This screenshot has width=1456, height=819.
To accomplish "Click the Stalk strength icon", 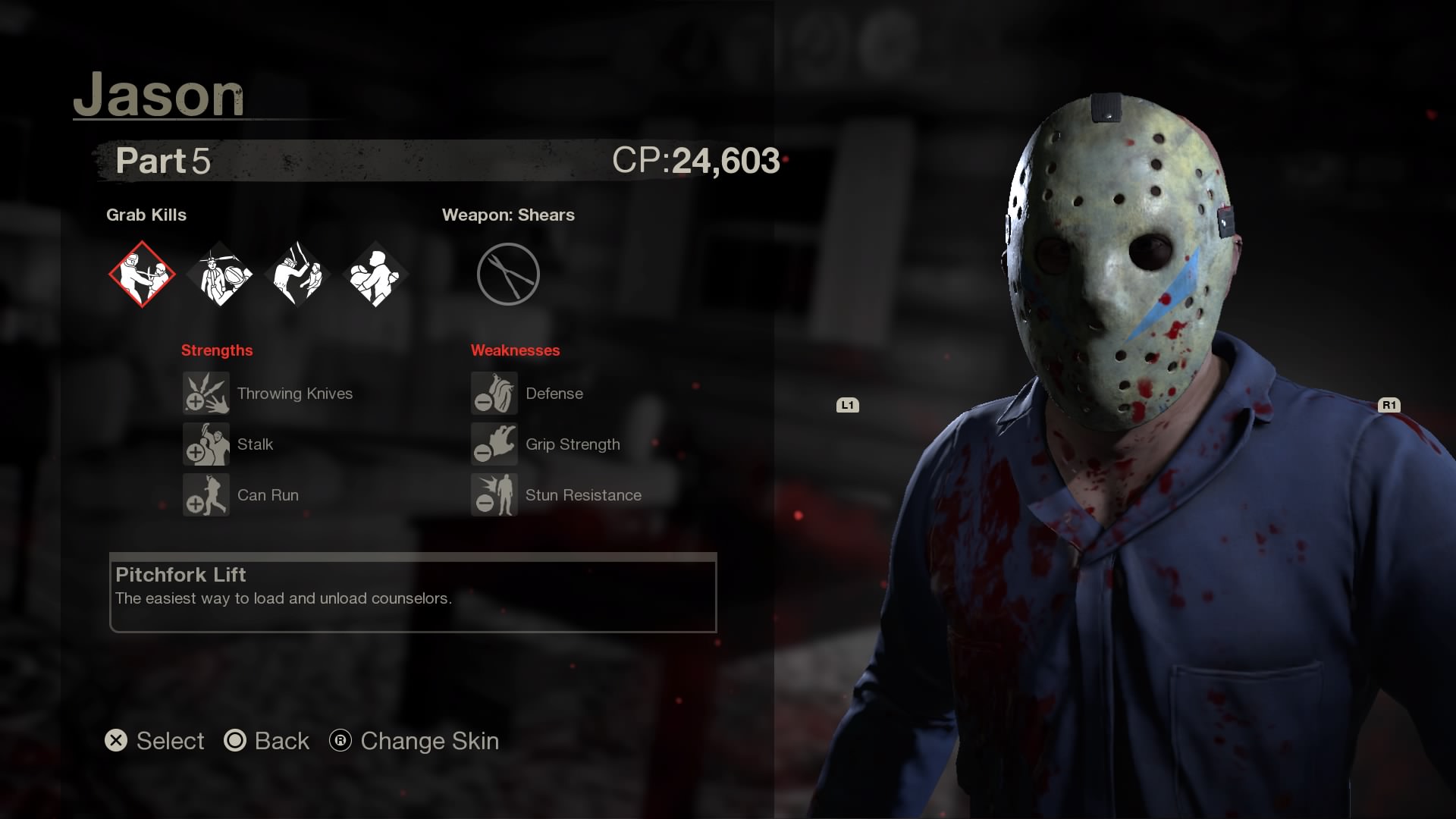I will click(x=206, y=444).
